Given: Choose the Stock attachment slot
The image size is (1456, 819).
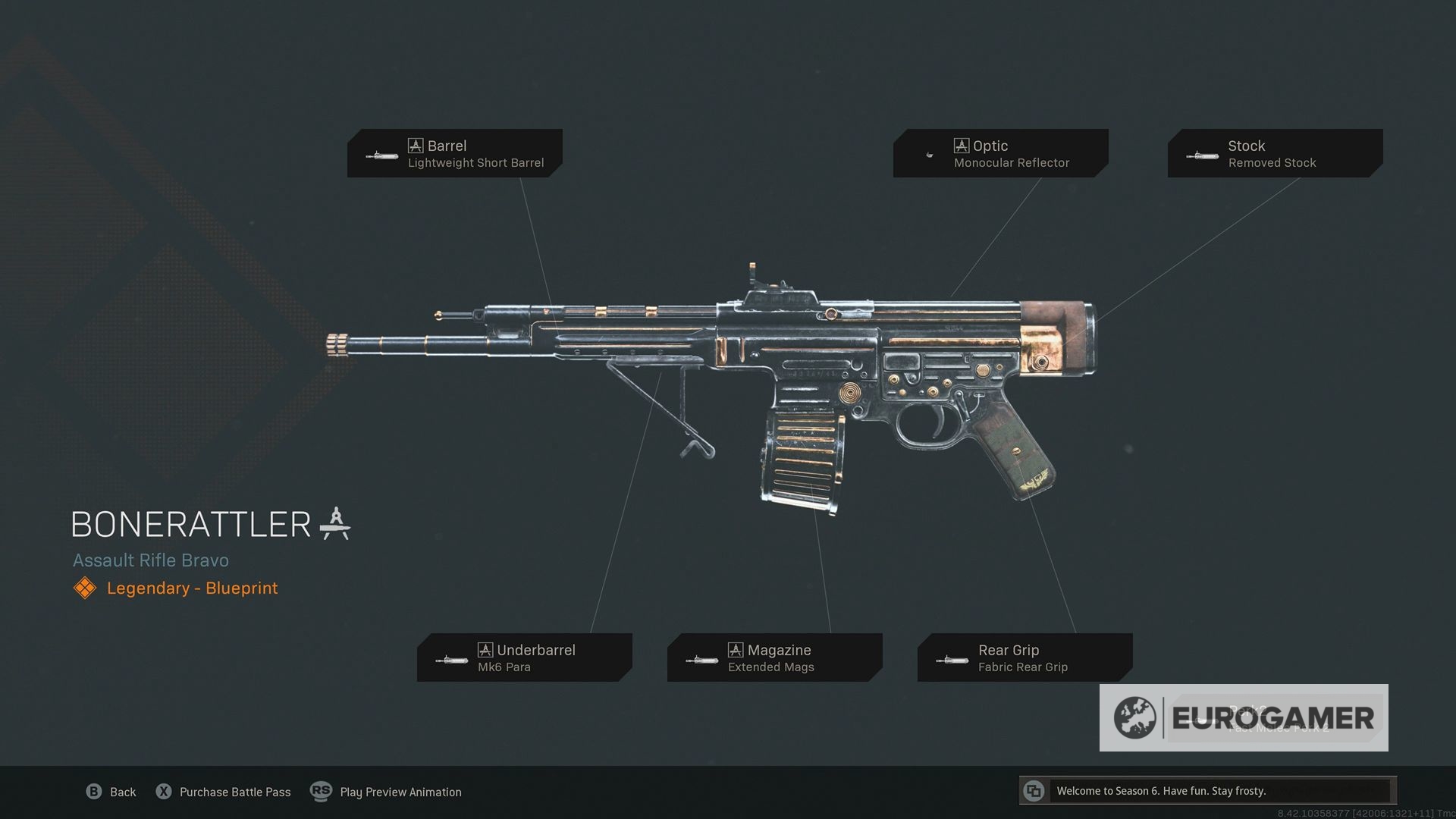Looking at the screenshot, I should pos(1275,153).
